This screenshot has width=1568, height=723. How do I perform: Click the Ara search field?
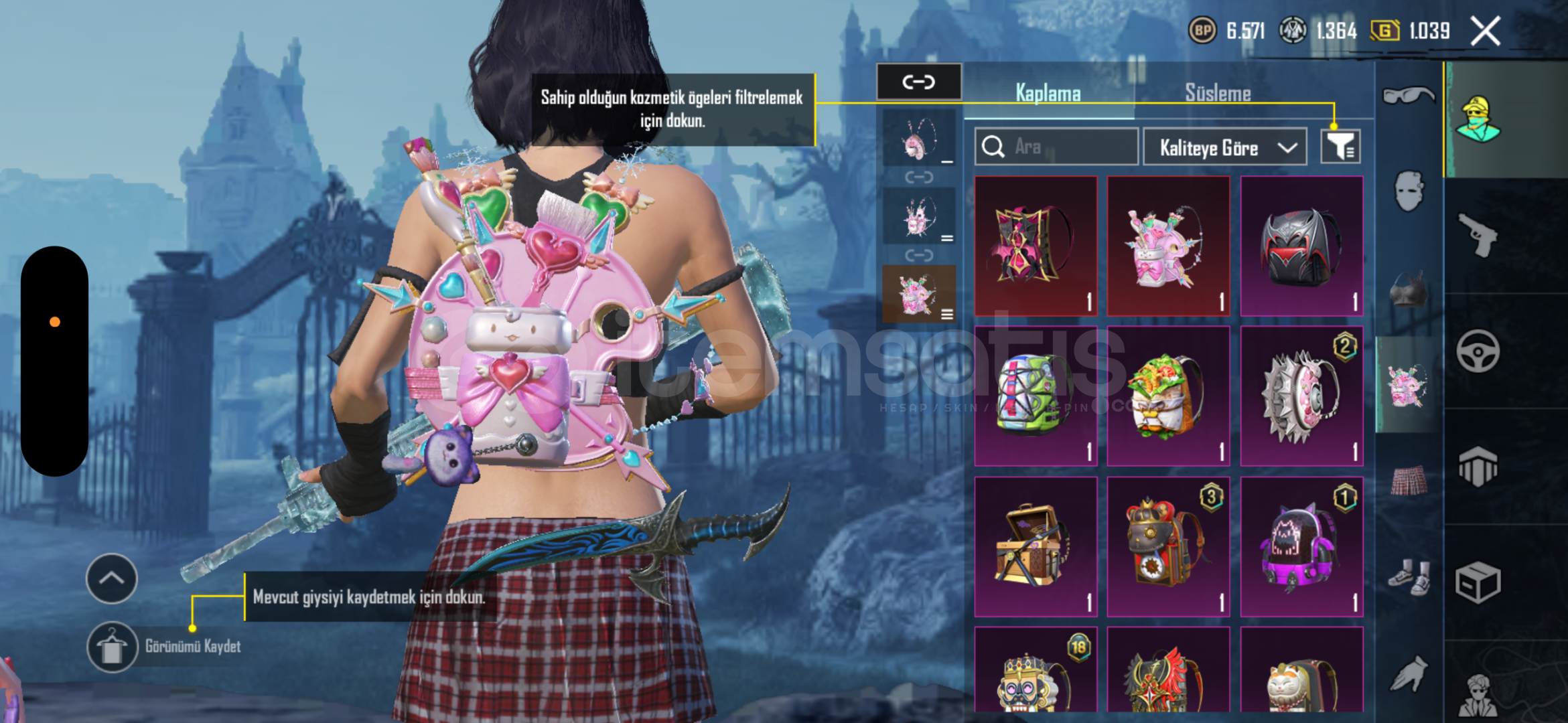coord(1056,147)
